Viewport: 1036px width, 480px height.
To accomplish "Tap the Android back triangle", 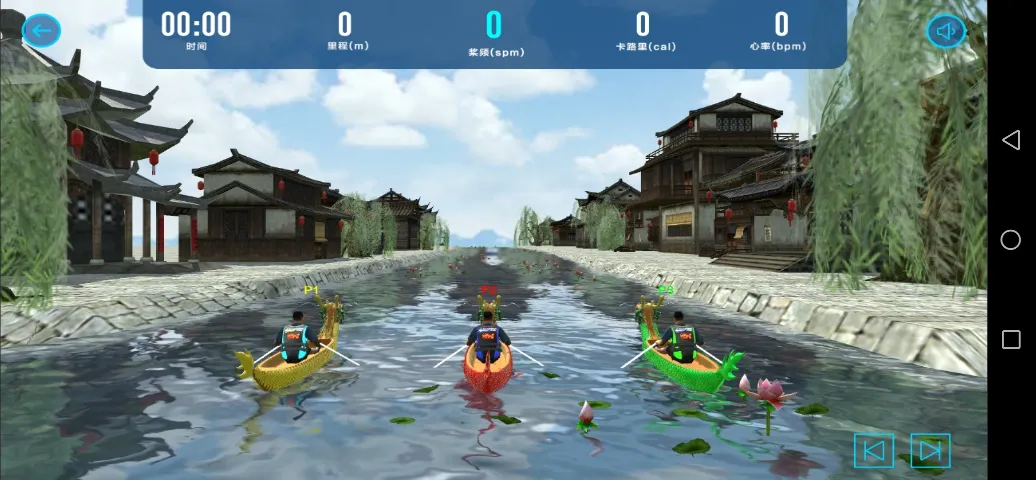I will (x=1011, y=140).
